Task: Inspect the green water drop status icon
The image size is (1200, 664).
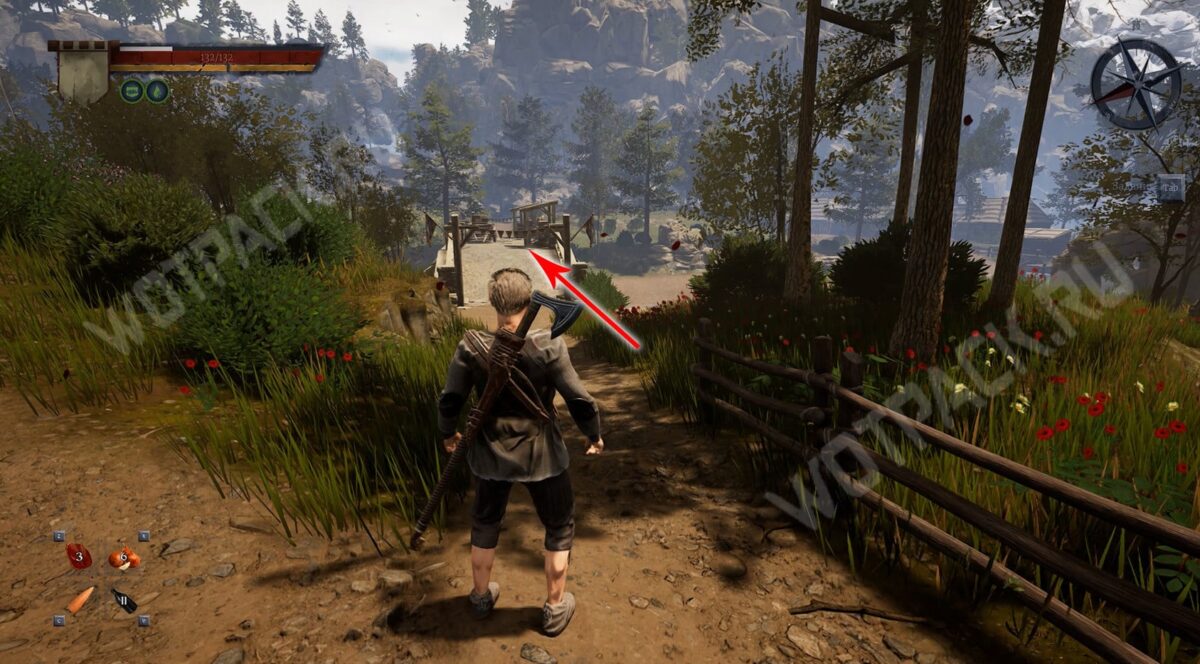Action: coord(157,91)
